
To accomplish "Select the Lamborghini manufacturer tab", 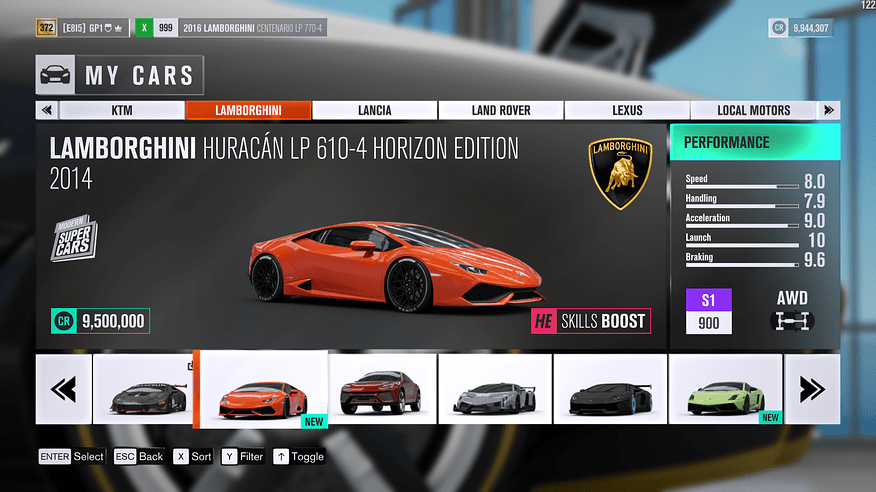I will [248, 110].
